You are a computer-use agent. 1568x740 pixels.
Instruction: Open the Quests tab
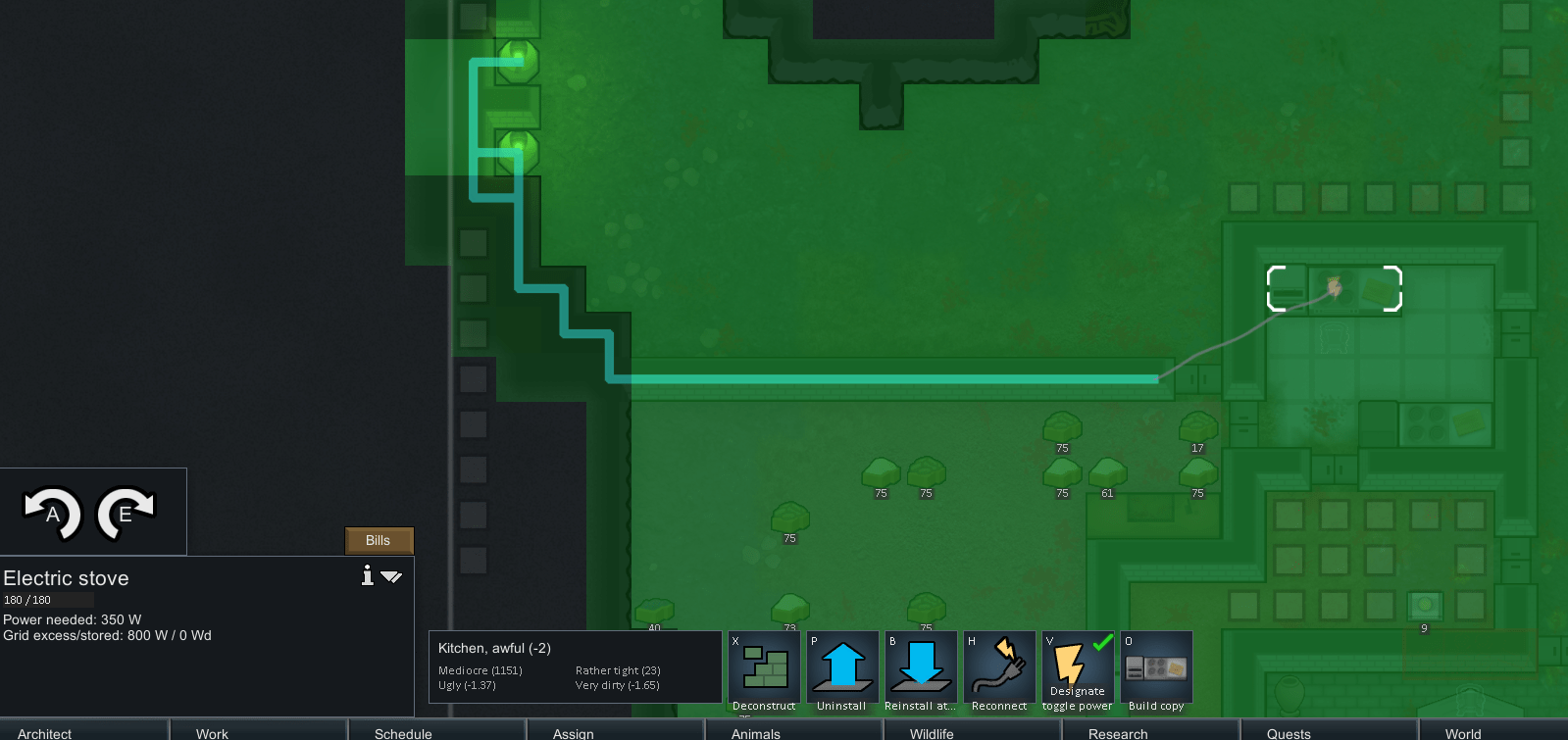pyautogui.click(x=1289, y=733)
